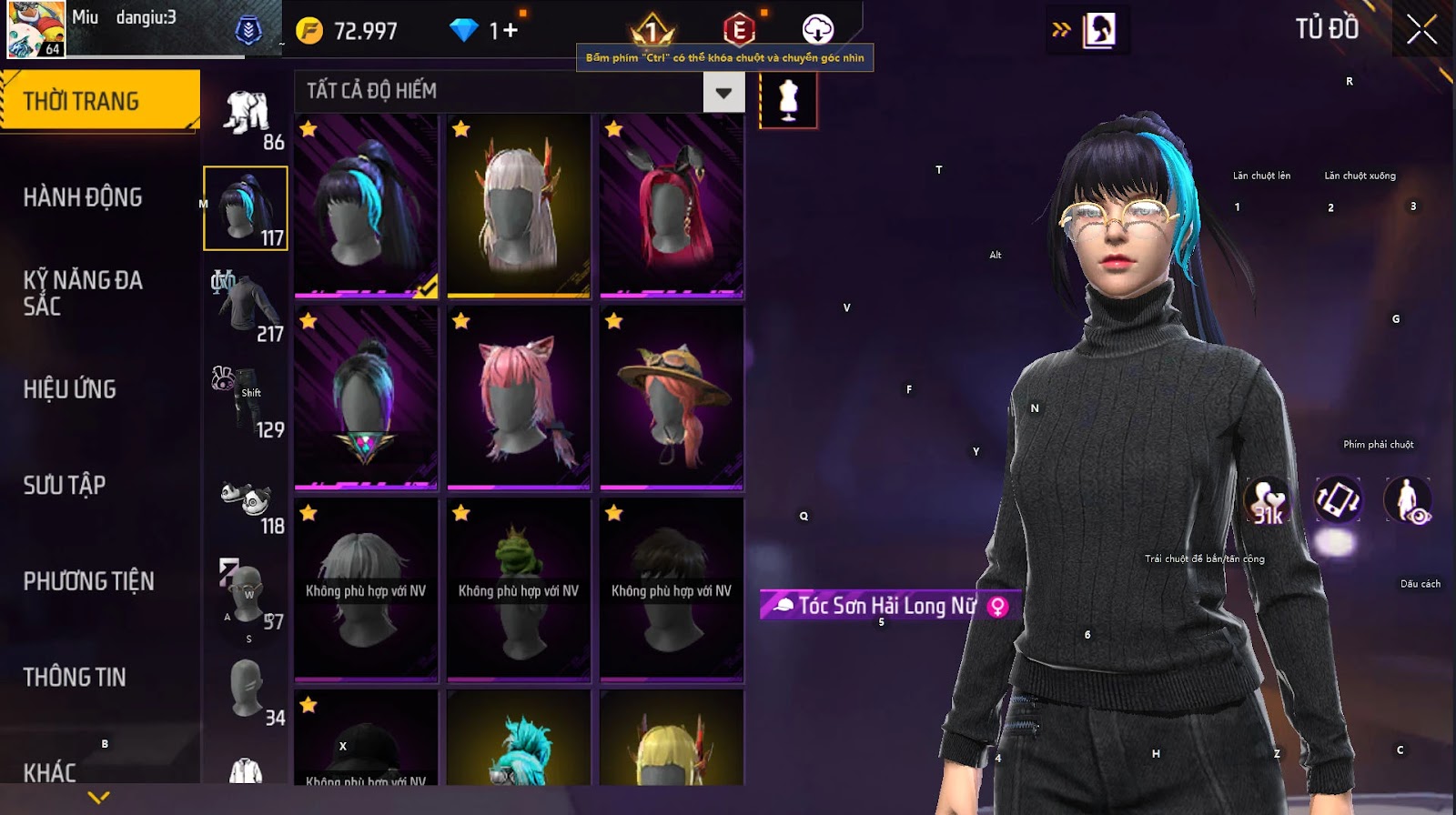Screen dimensions: 1456x815
Task: Close the wardrobe with the X button
Action: point(1421,31)
